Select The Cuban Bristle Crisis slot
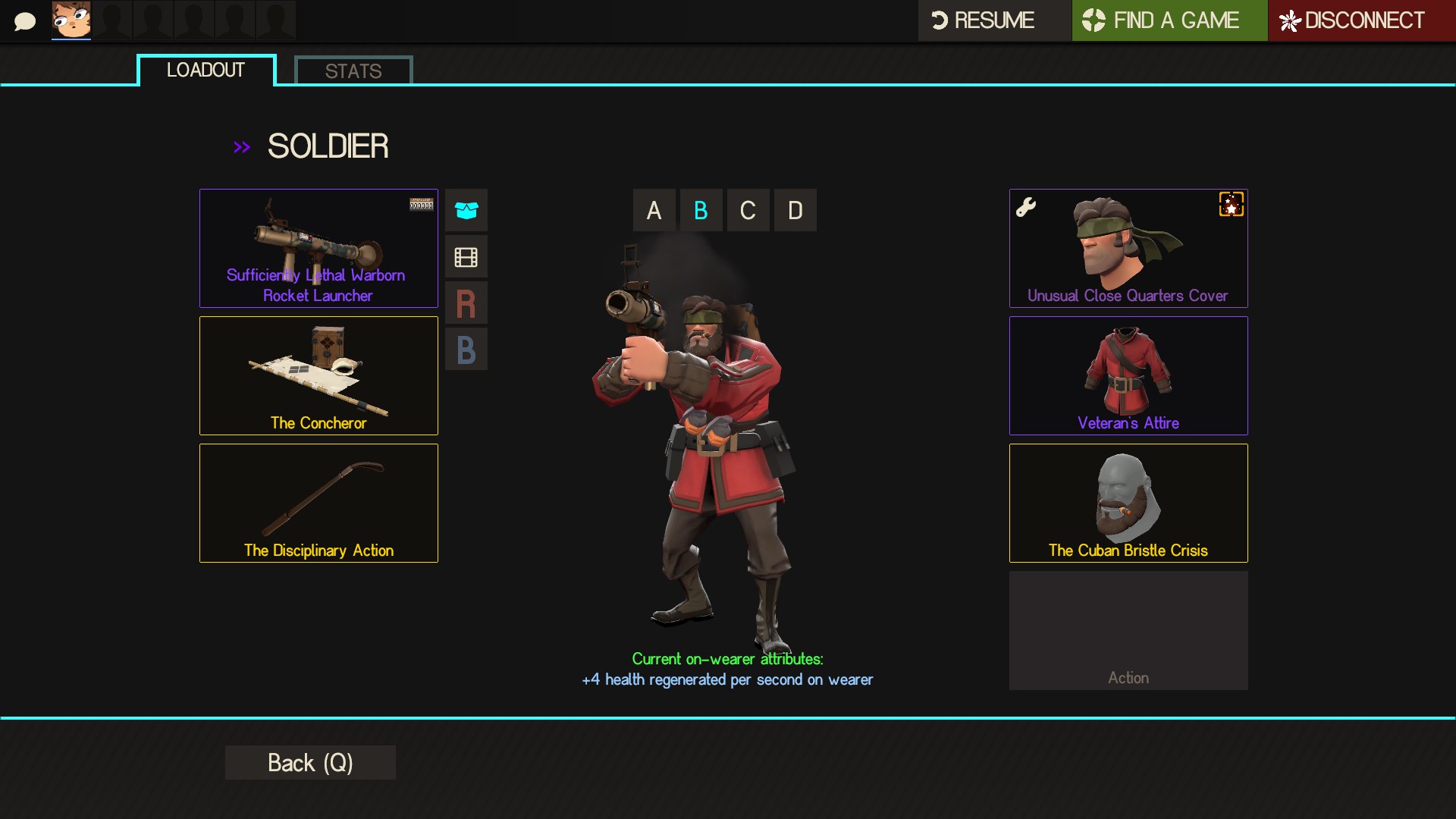 click(x=1128, y=503)
